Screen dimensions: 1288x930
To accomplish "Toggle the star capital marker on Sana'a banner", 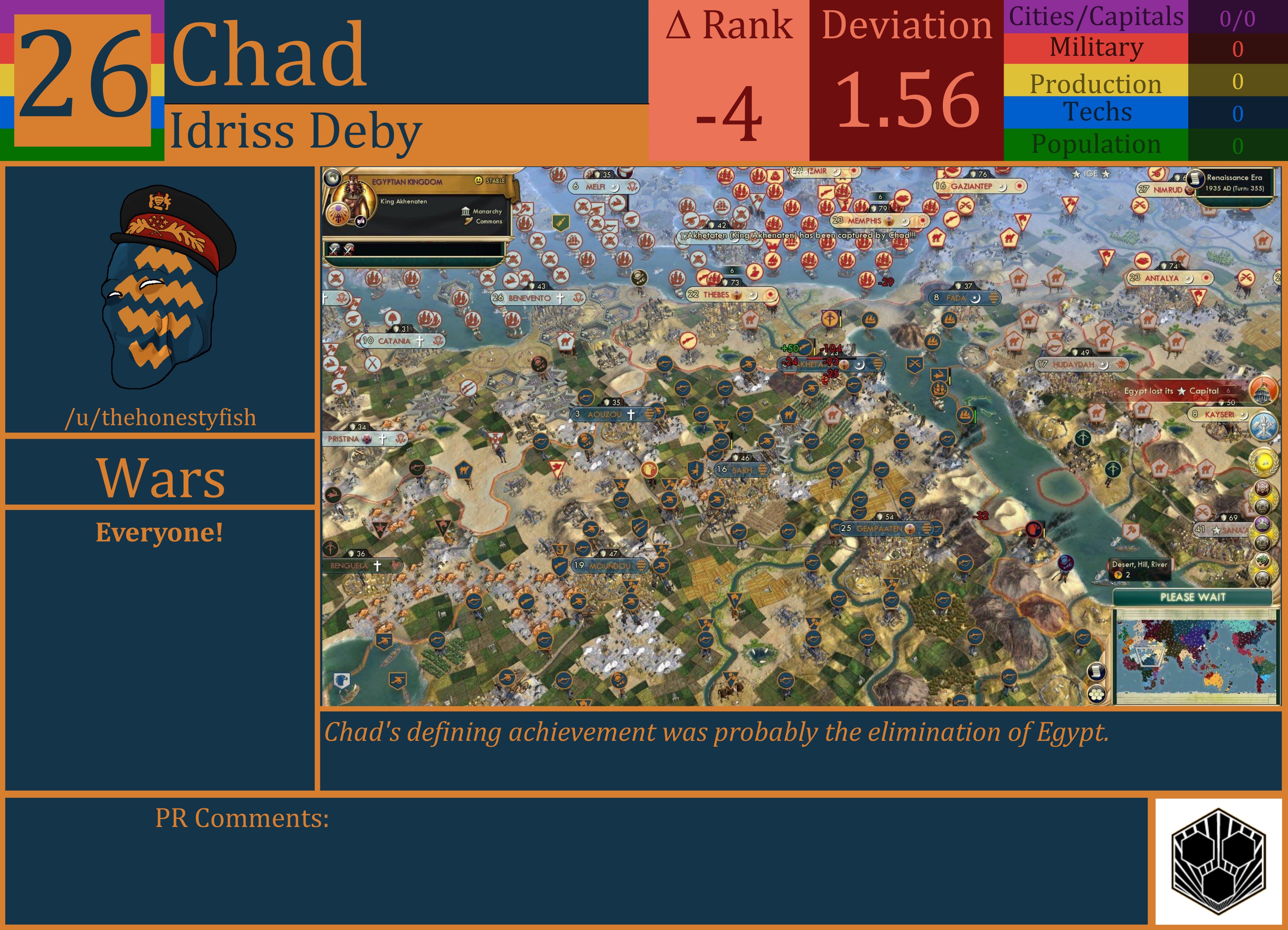I will tap(1216, 530).
